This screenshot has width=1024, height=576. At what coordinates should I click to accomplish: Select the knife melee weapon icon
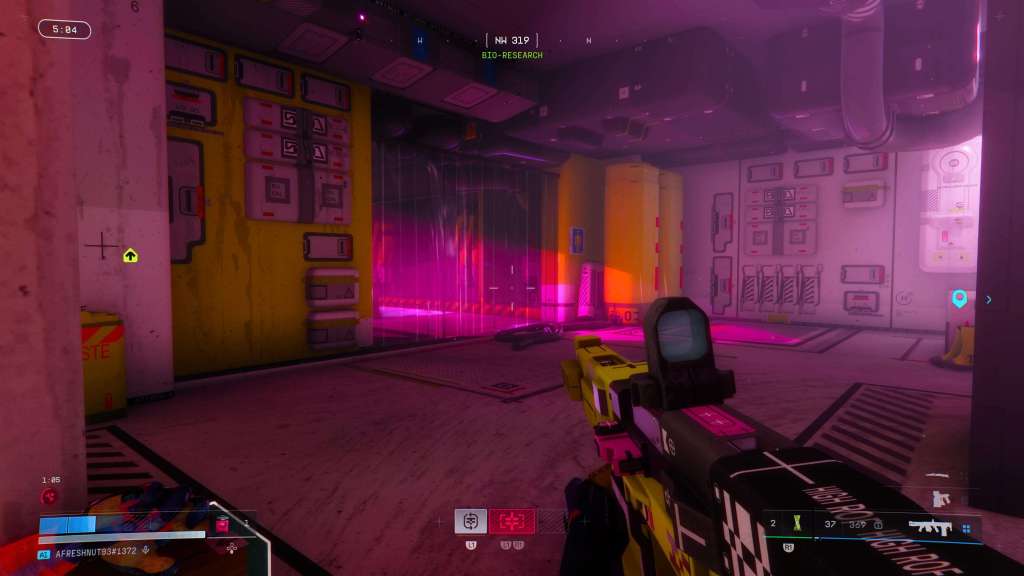click(x=936, y=474)
